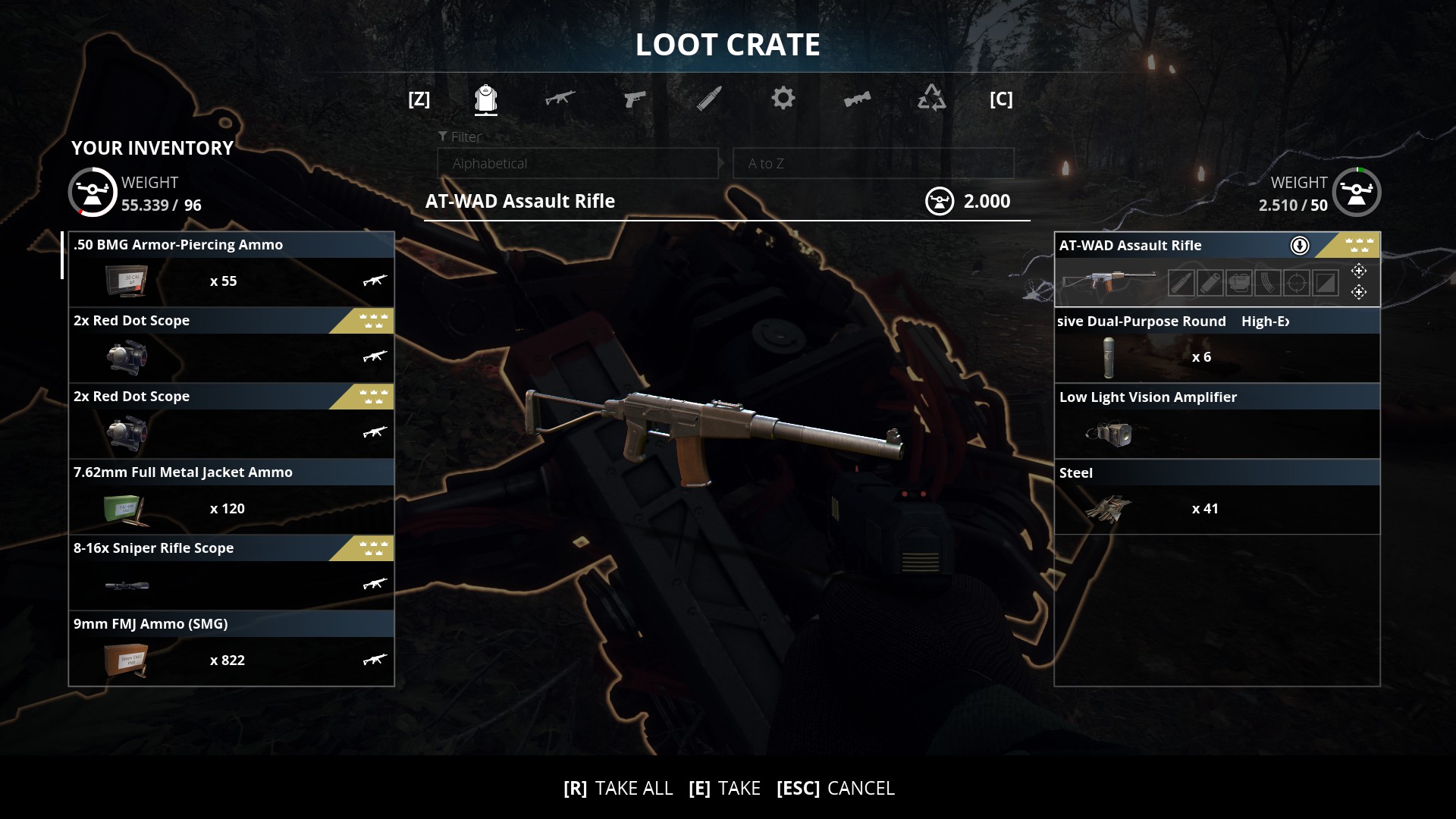Select .50 BMG Armor-Piercing Ammo in inventory
Viewport: 1456px width, 819px height.
pos(231,269)
